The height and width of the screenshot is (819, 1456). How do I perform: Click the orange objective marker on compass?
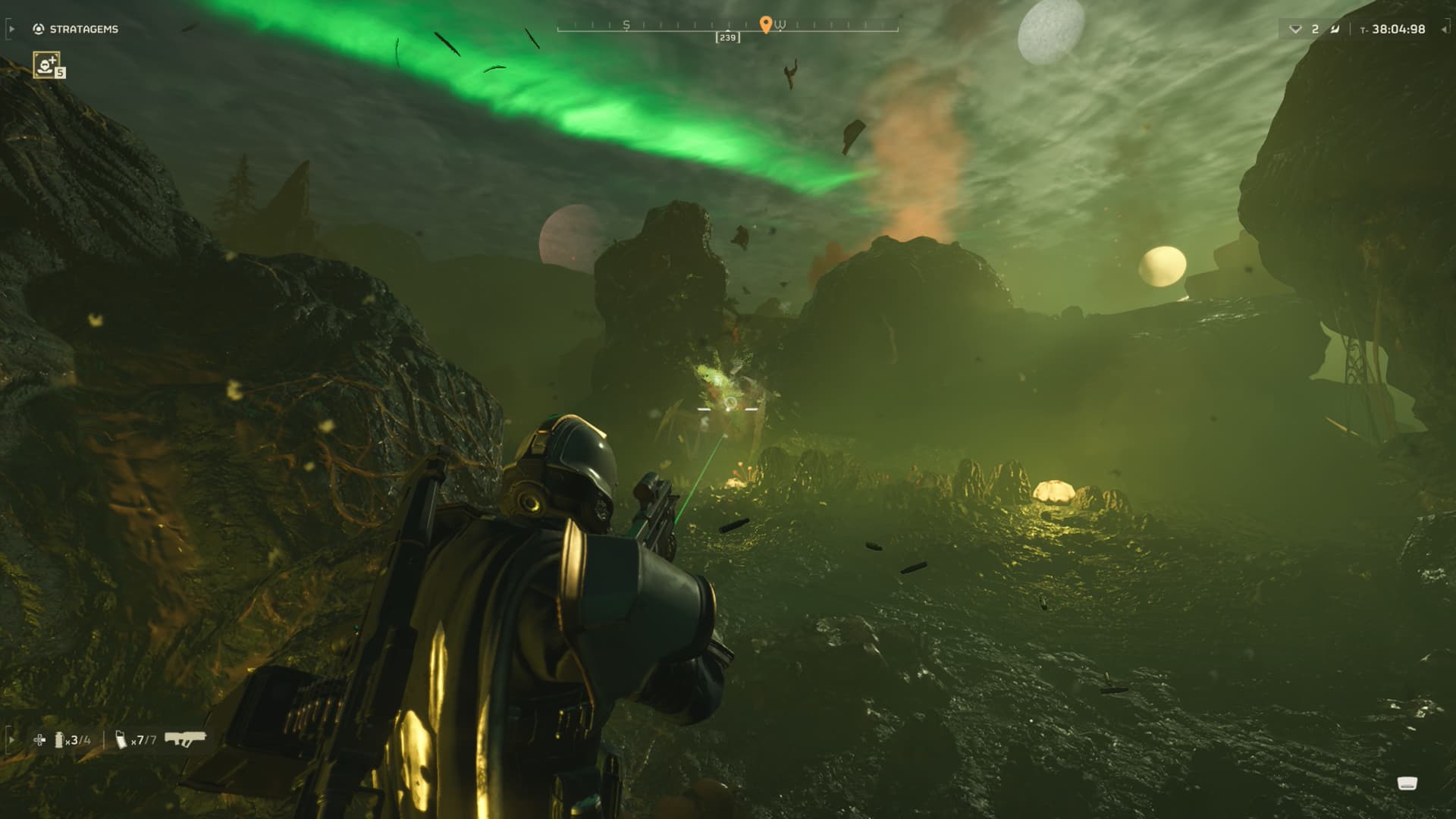point(765,25)
